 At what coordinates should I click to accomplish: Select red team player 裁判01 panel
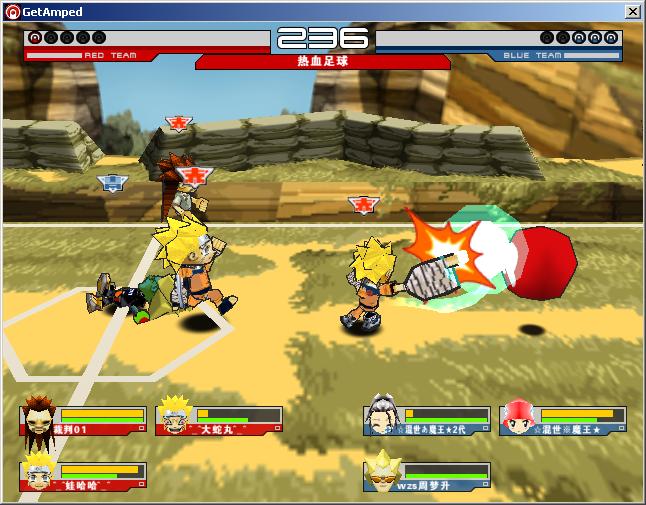tap(83, 420)
